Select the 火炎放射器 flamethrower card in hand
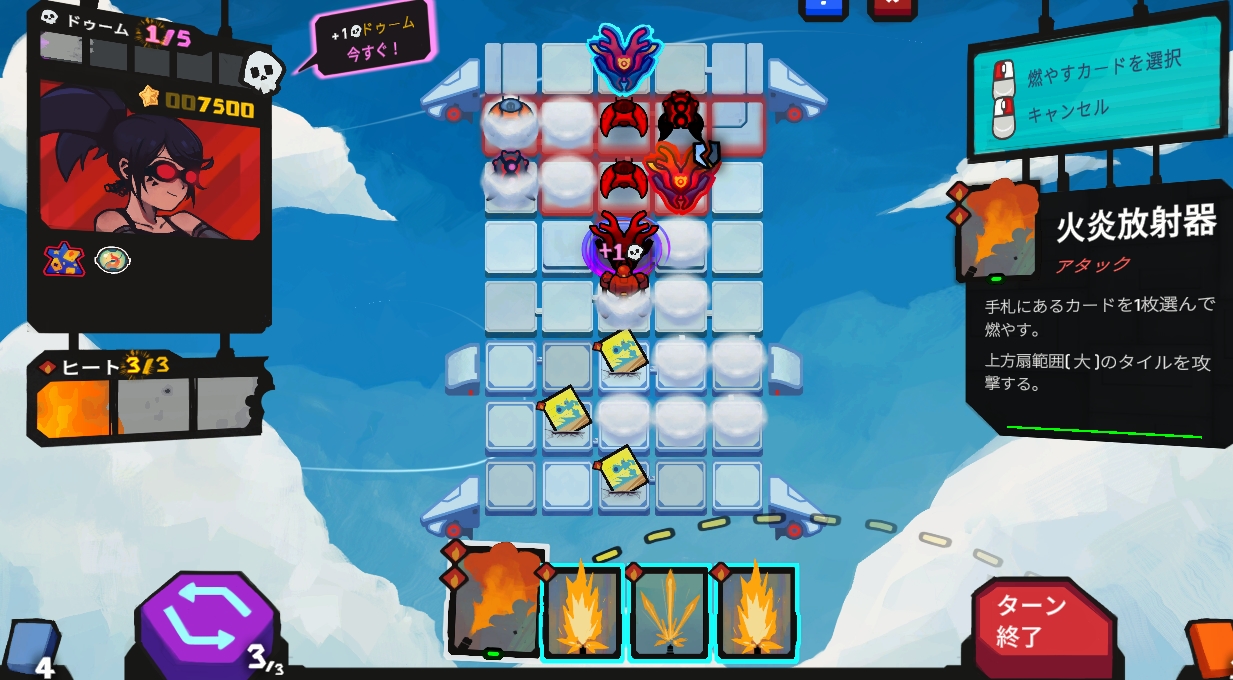Screen dimensions: 1233x680 coord(494,602)
